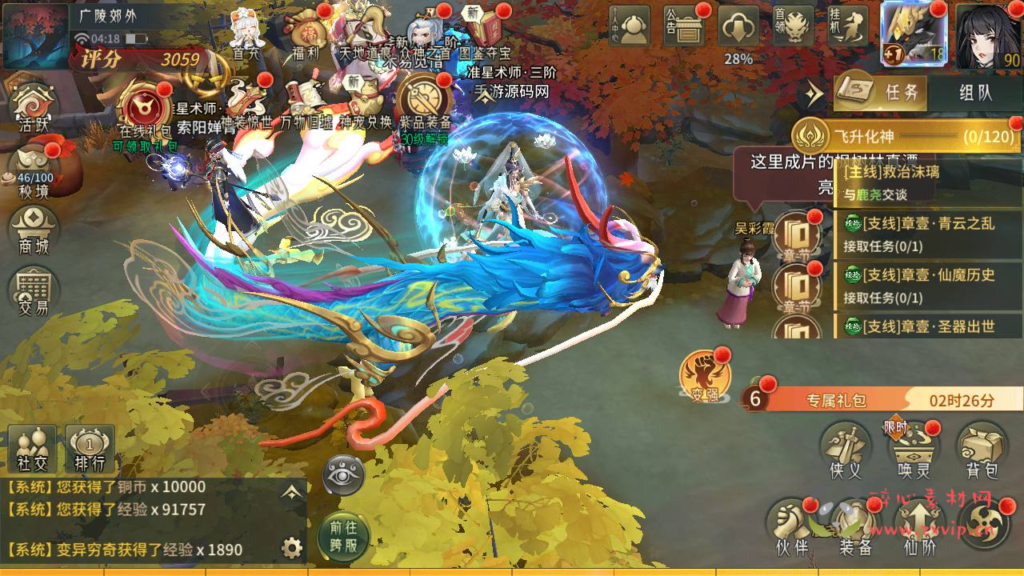
Task: Claim the 专属礼包 exclusive gift pack
Action: [880, 400]
